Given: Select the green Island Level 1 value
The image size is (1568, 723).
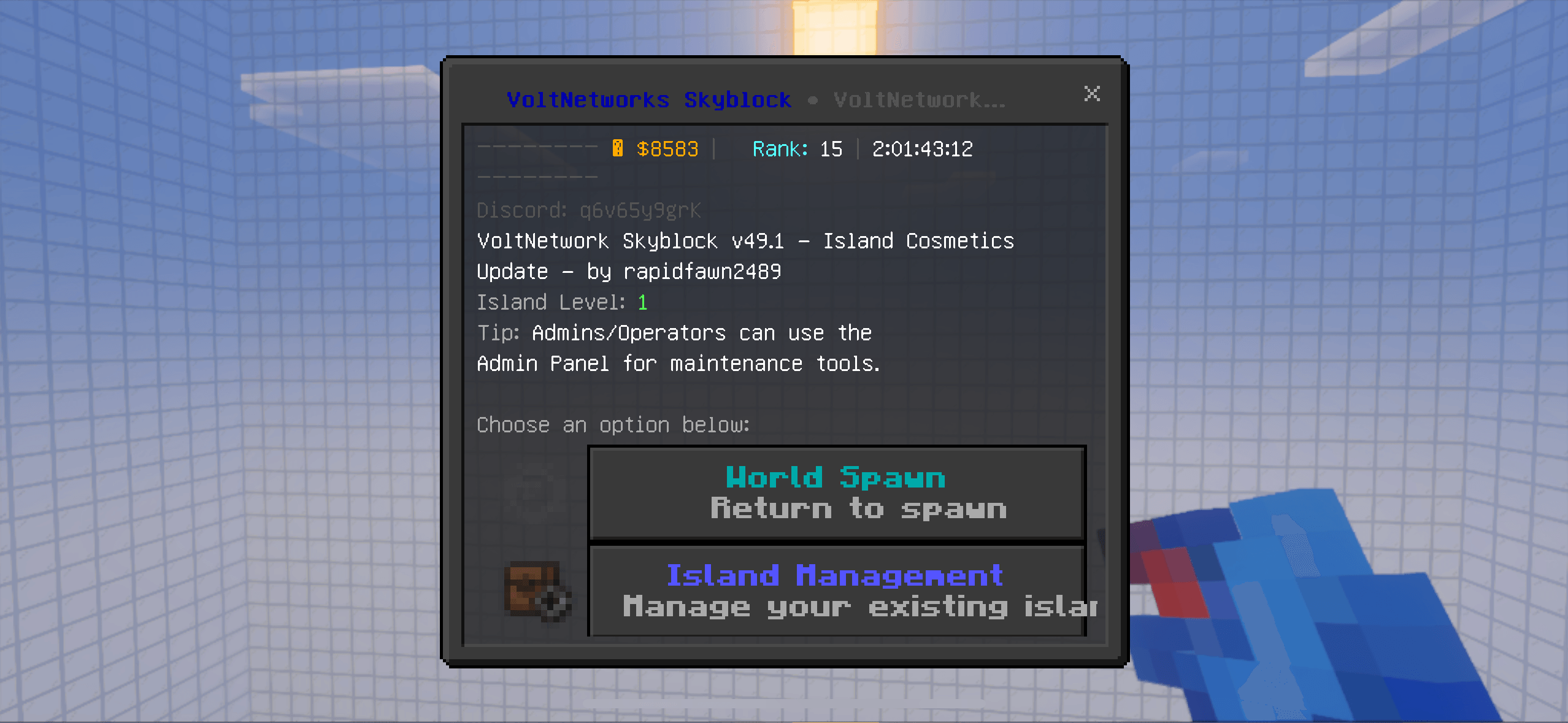Looking at the screenshot, I should (642, 302).
